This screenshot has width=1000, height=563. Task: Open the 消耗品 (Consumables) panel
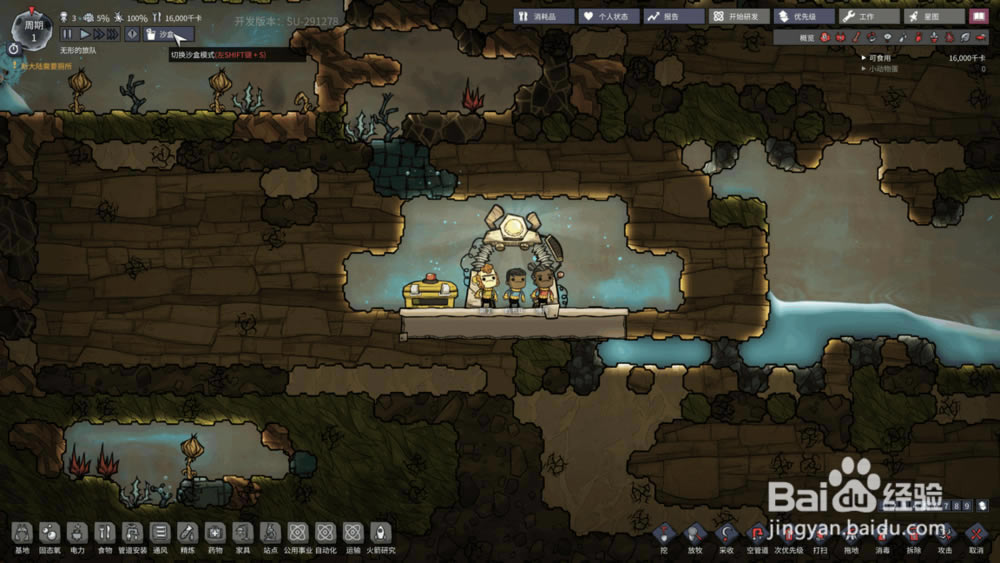(x=544, y=17)
